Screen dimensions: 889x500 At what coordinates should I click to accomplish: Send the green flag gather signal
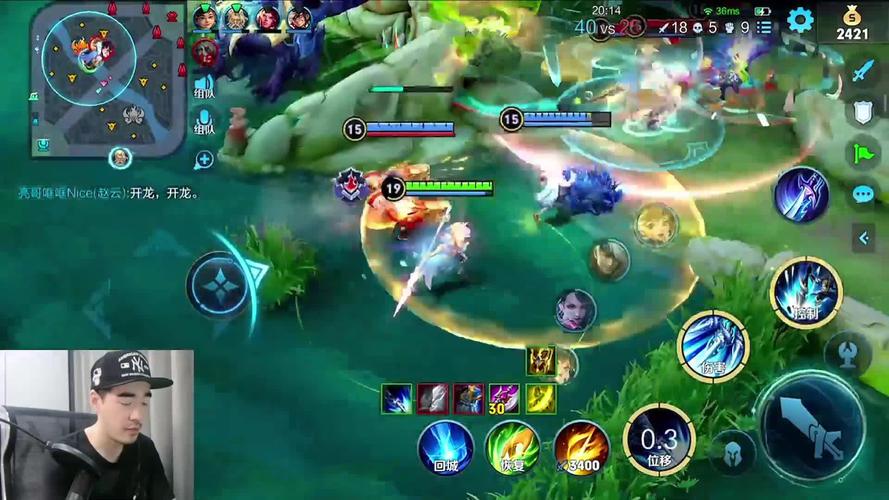coord(862,153)
